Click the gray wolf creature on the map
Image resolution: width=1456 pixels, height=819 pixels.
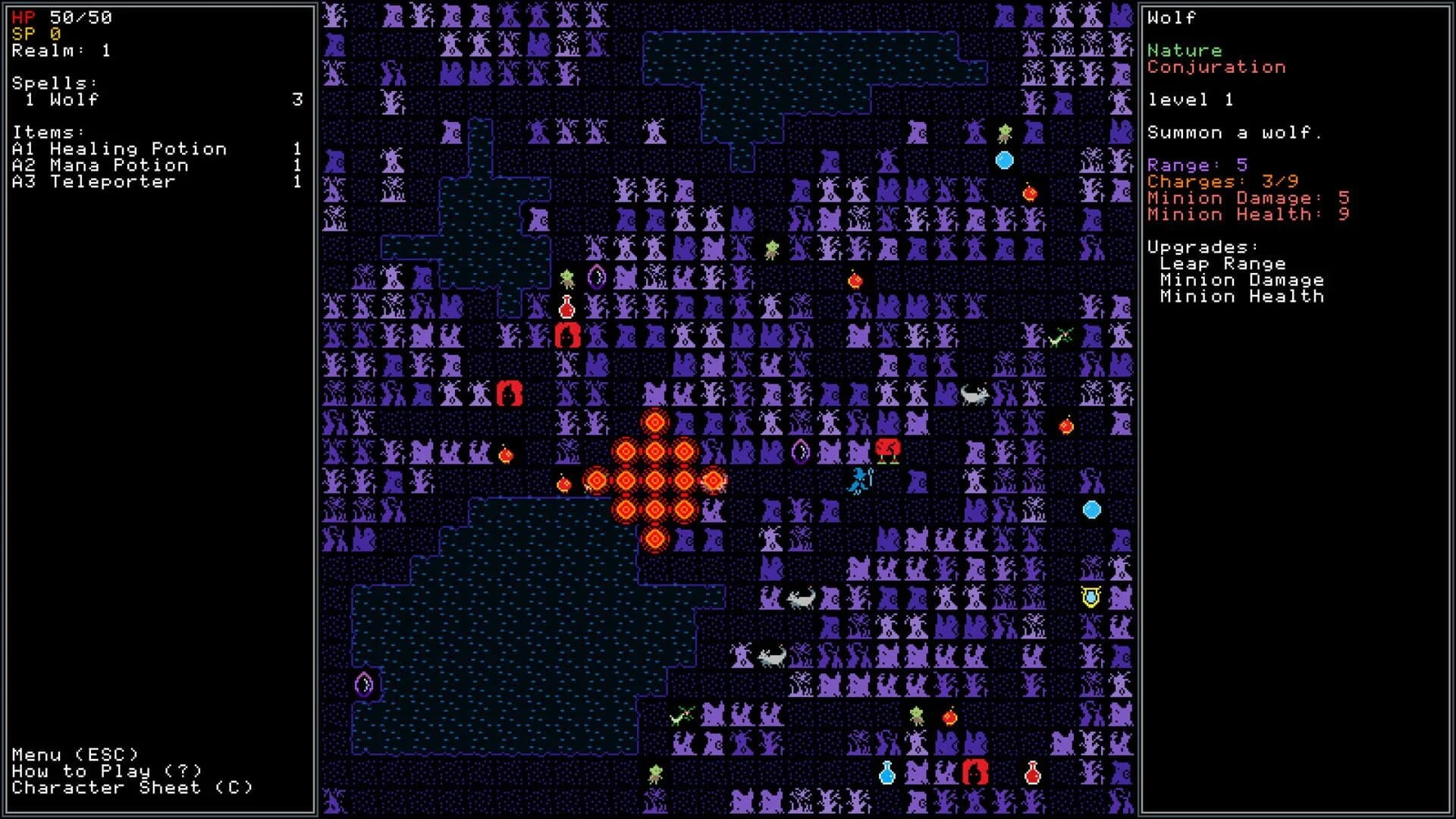[x=974, y=395]
